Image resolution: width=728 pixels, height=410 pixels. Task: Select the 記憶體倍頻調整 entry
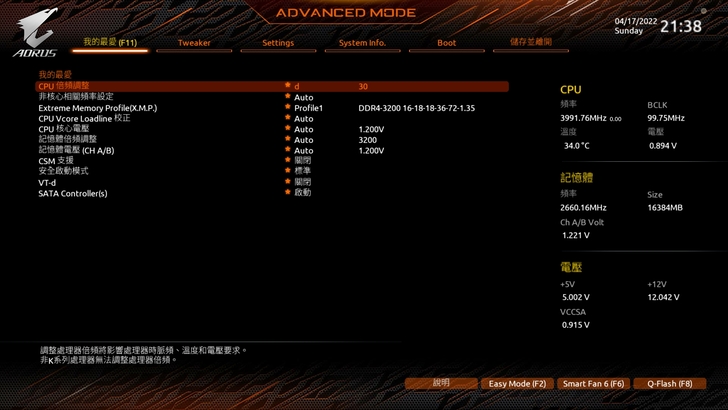point(69,140)
